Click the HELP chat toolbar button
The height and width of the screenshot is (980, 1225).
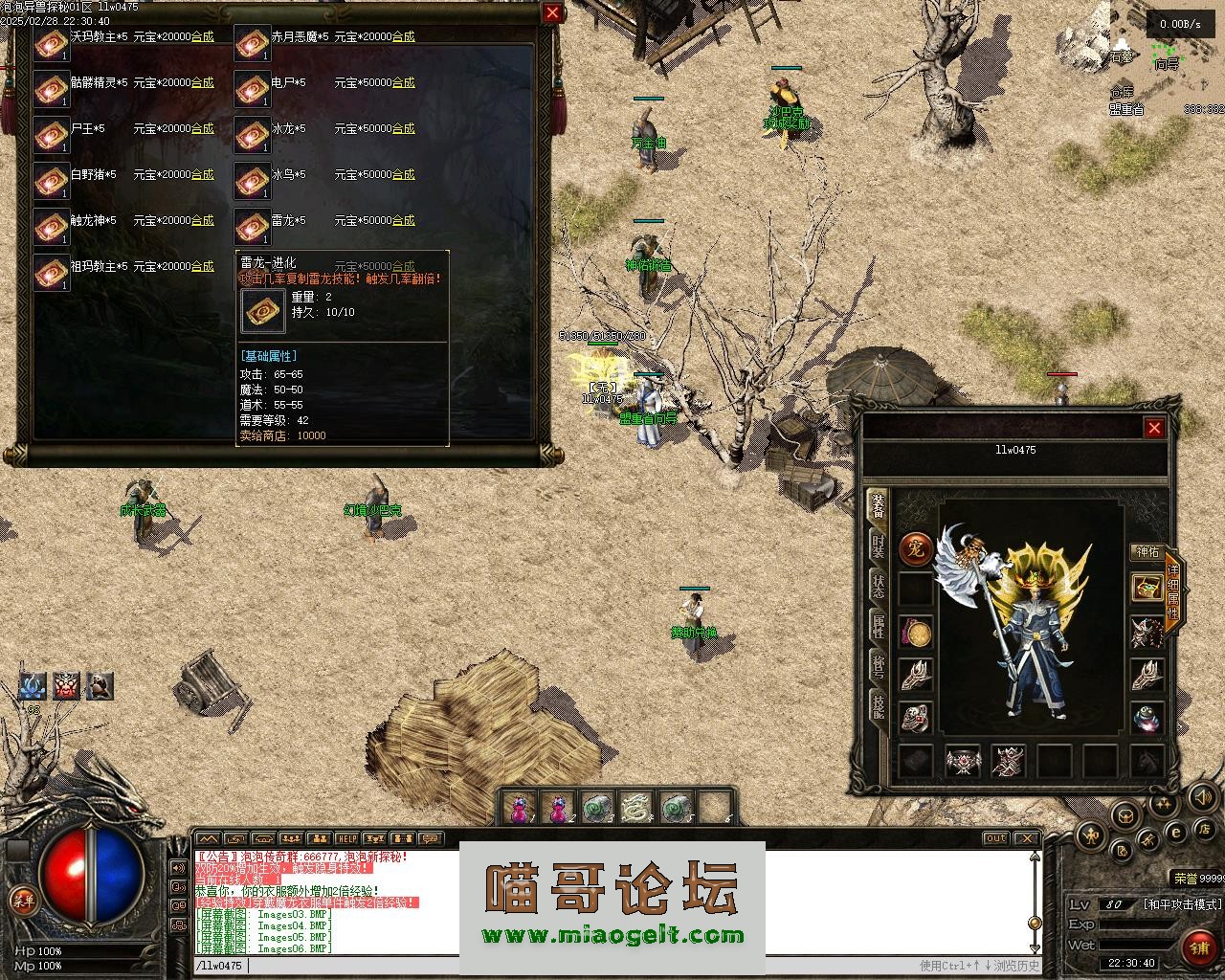[x=346, y=838]
